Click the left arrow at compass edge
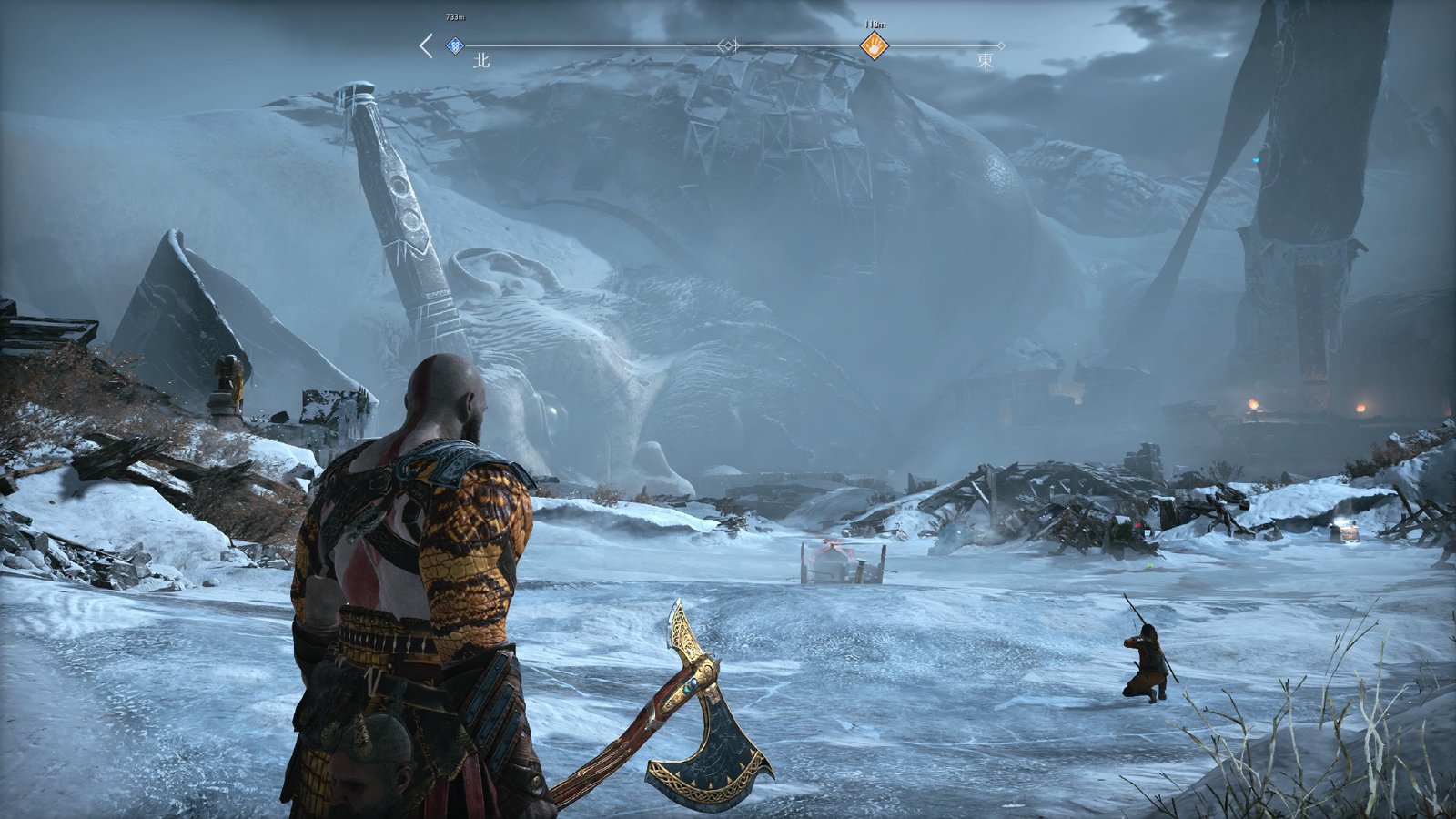This screenshot has height=819, width=1456. click(x=426, y=45)
